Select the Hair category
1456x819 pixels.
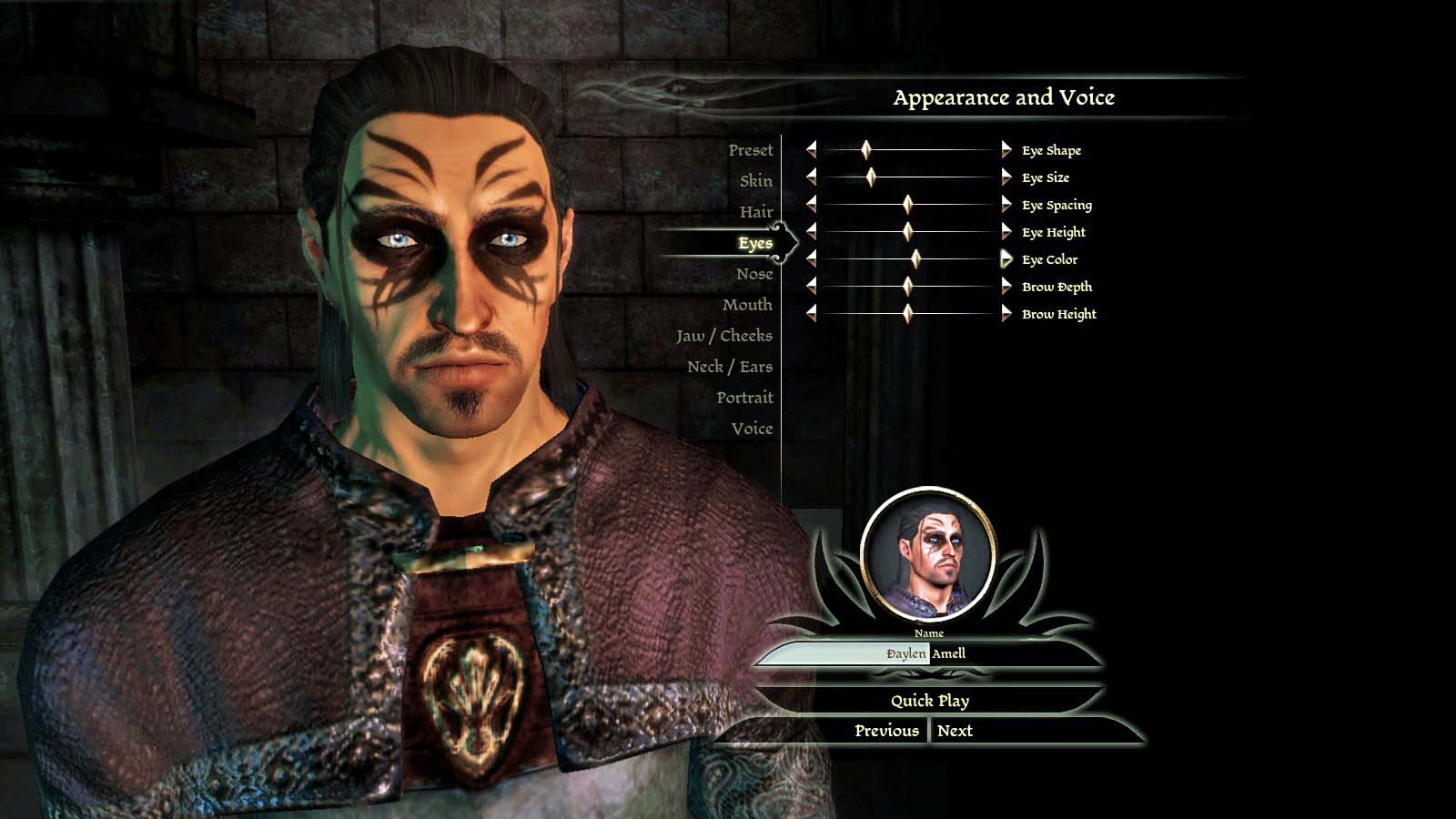pyautogui.click(x=755, y=212)
